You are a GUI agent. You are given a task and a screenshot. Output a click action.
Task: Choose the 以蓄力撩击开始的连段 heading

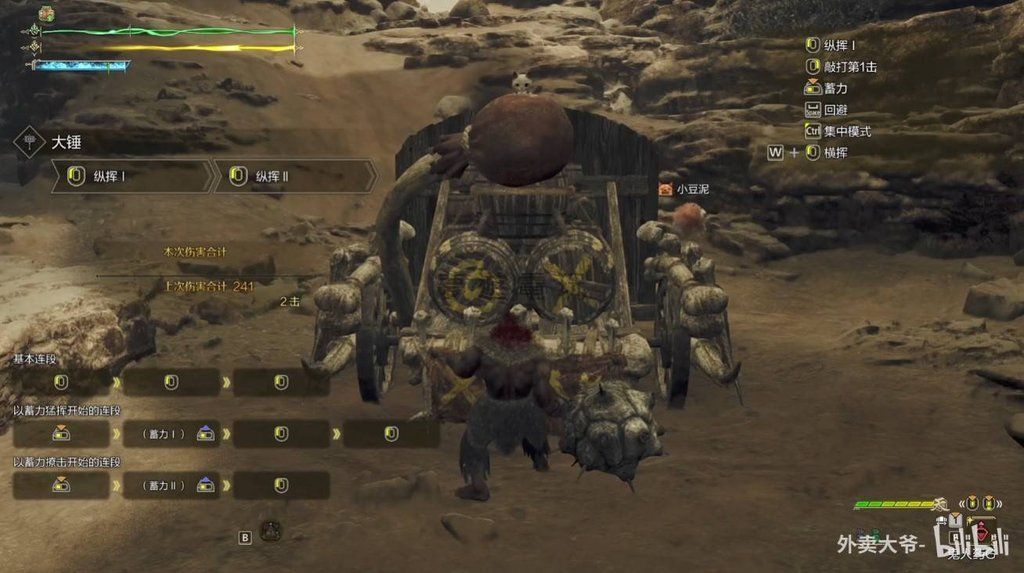tap(66, 462)
